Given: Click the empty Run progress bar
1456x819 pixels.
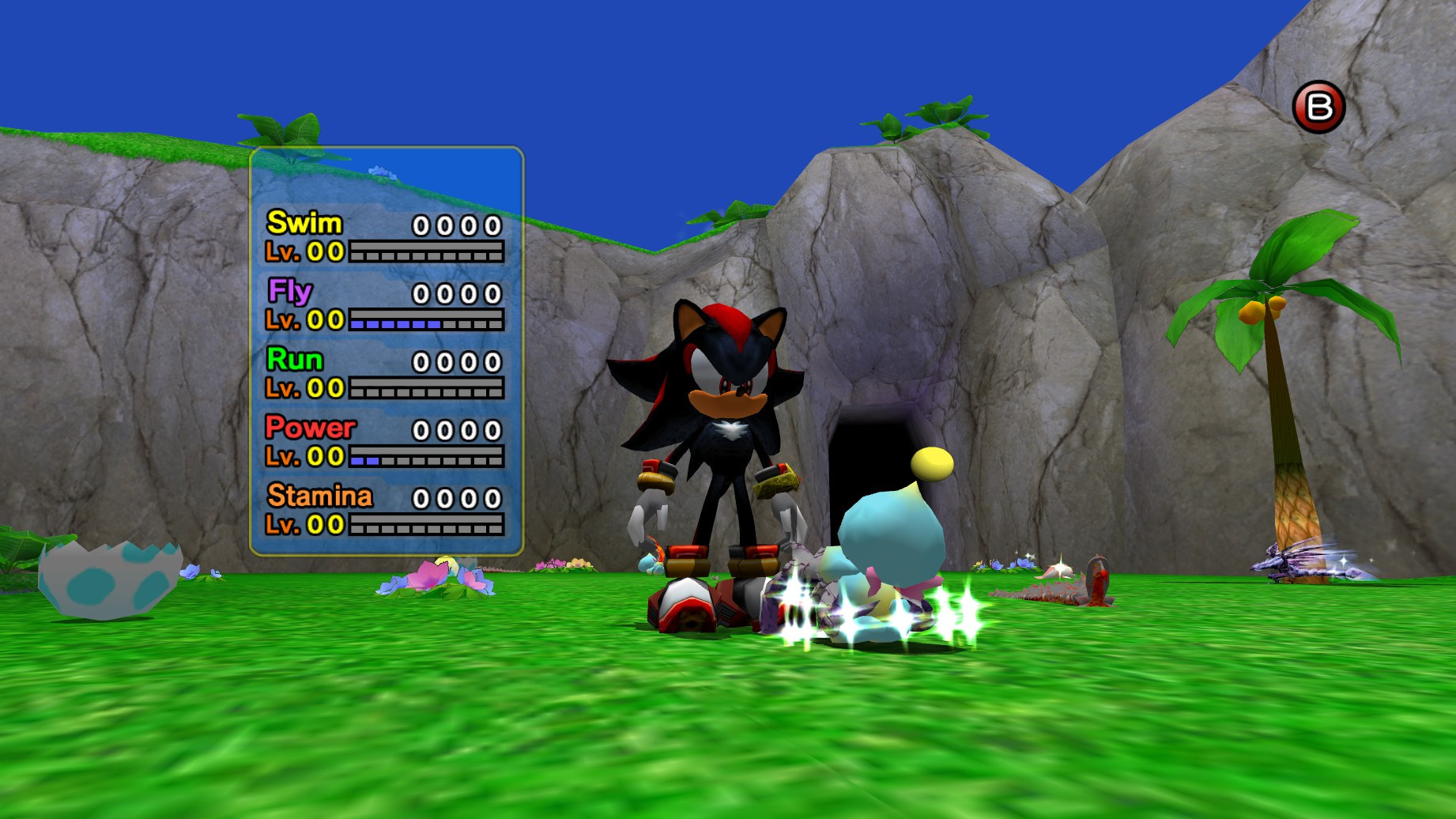Looking at the screenshot, I should pos(427,390).
